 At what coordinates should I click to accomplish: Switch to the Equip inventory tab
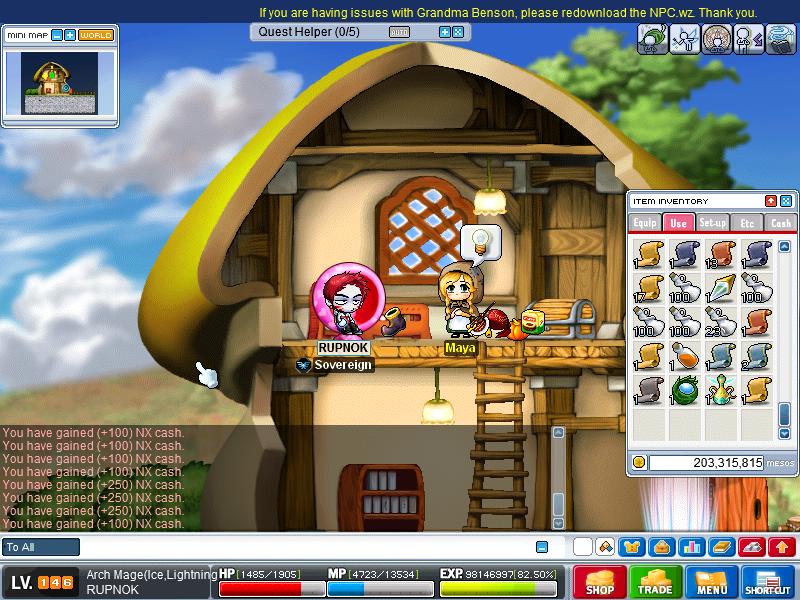pyautogui.click(x=645, y=223)
